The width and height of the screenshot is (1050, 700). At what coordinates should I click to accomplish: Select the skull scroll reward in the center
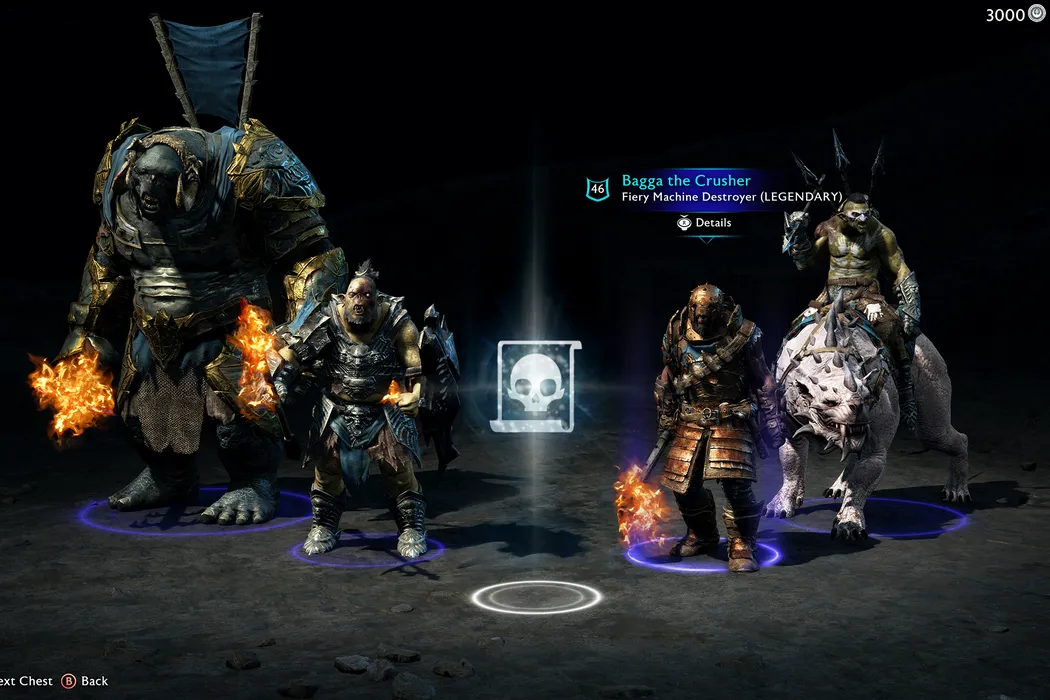pyautogui.click(x=538, y=386)
